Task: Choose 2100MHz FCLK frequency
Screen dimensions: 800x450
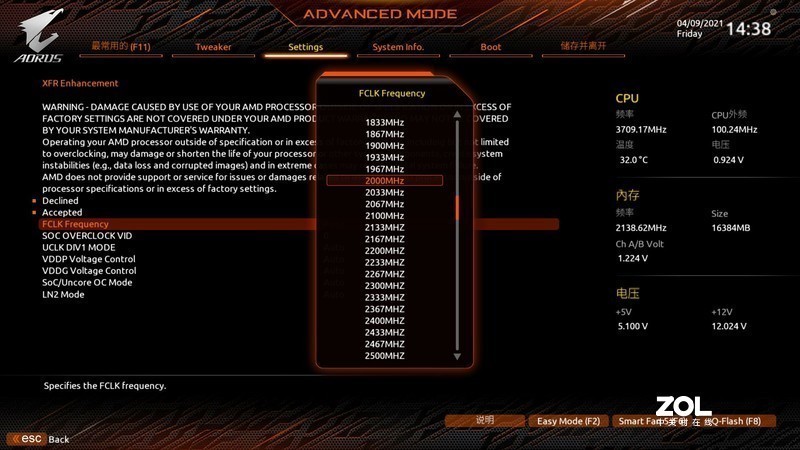Action: tap(384, 215)
